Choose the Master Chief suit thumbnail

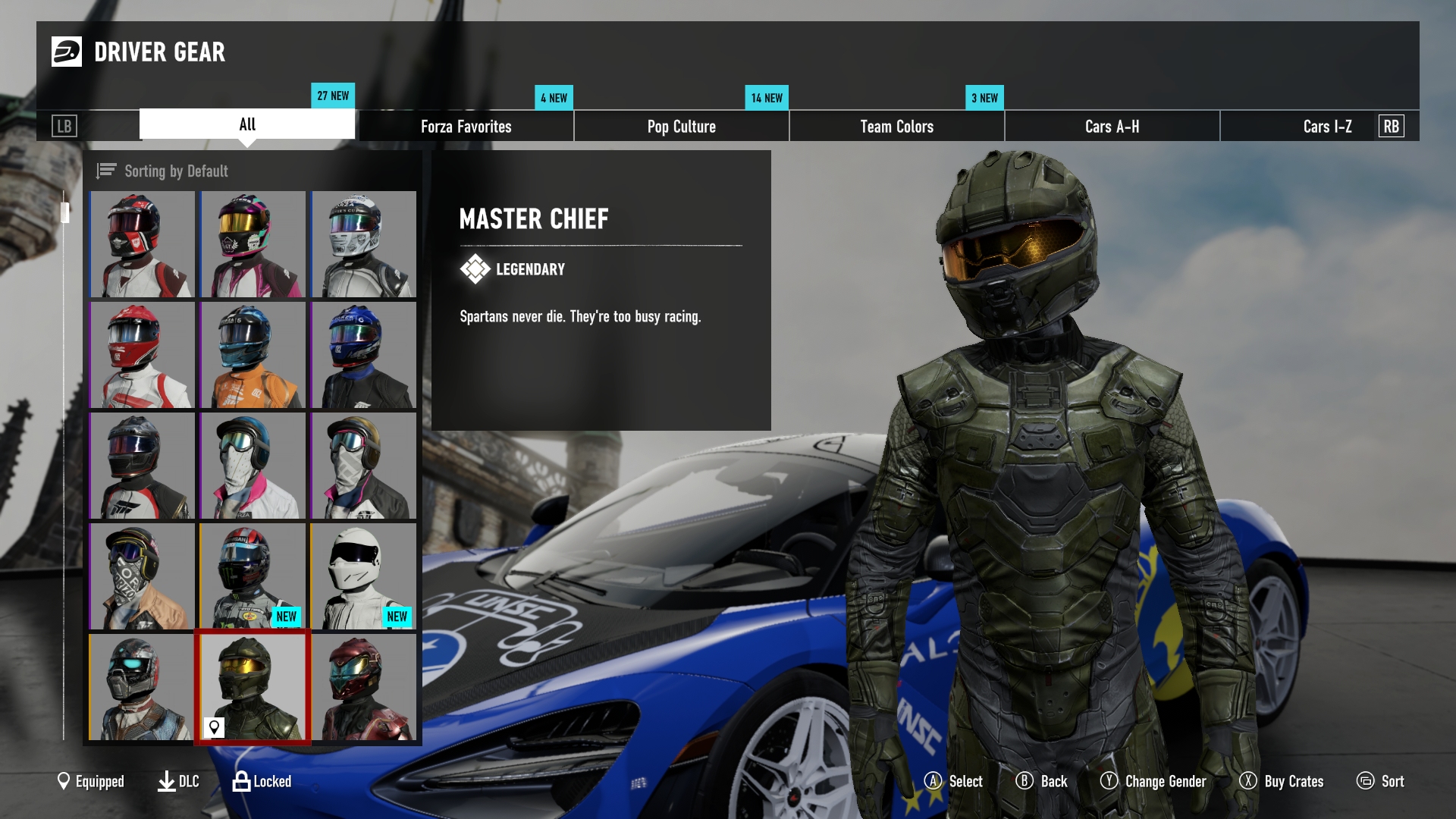pos(253,687)
